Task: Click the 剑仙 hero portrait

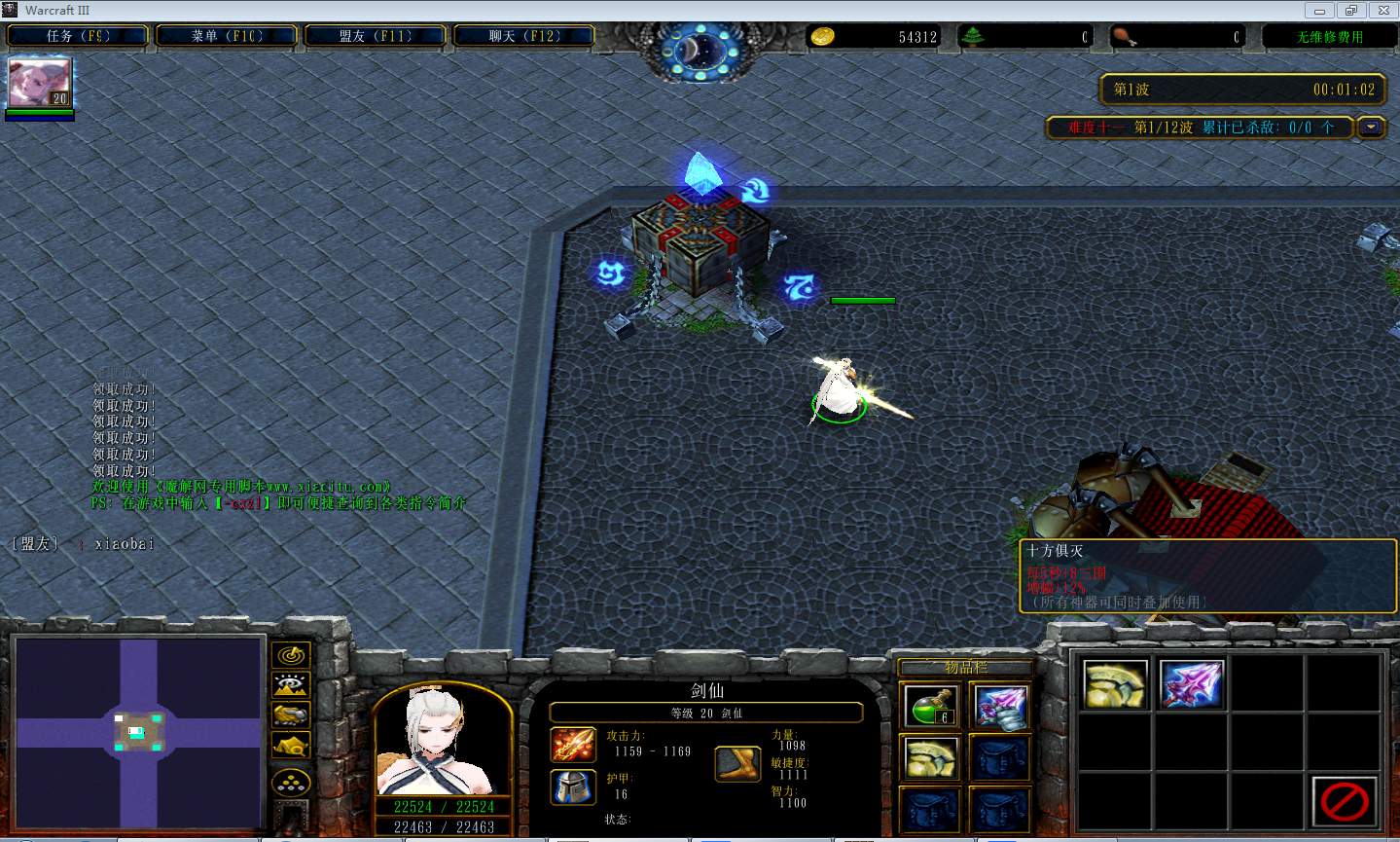Action: click(443, 742)
